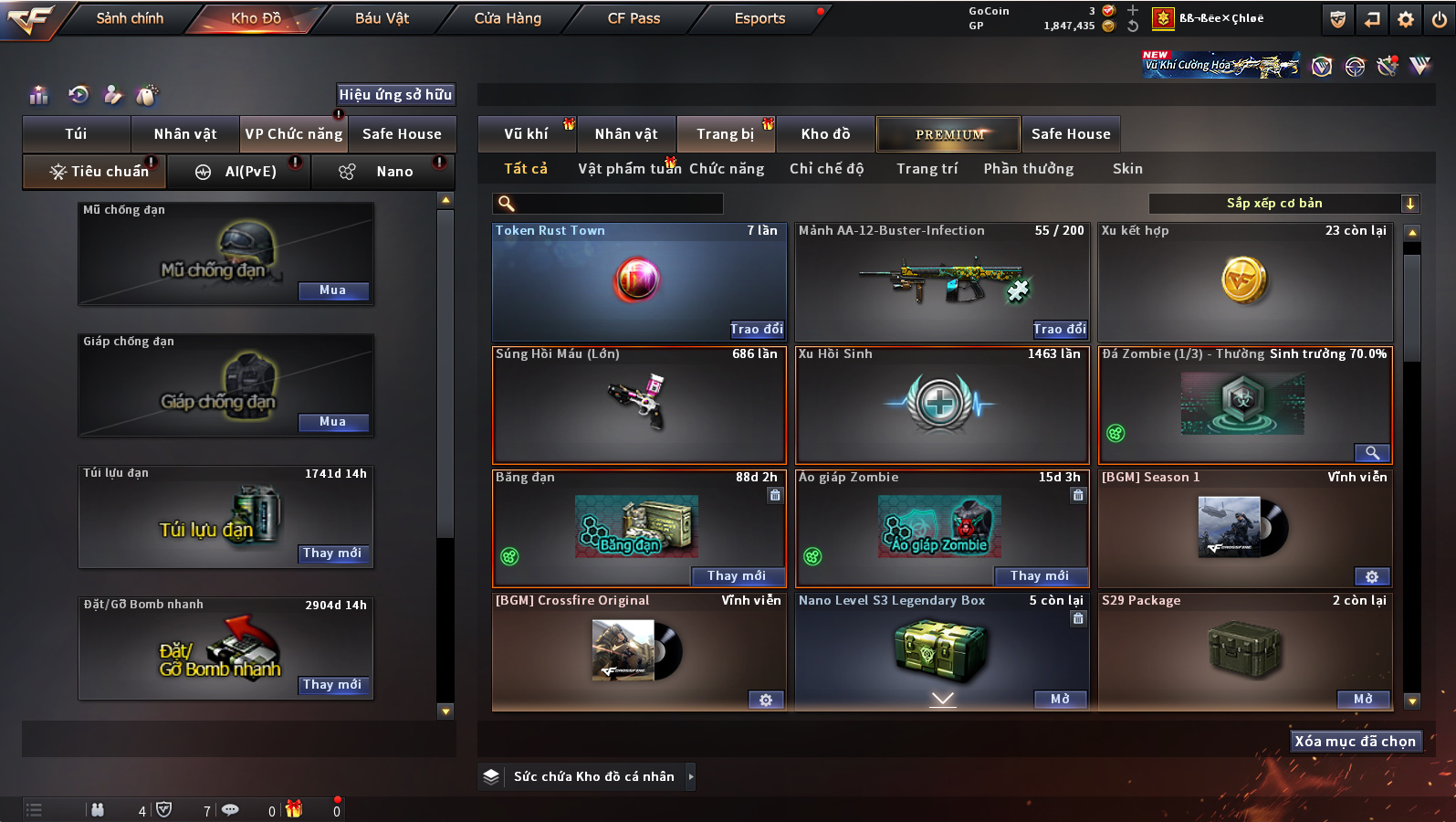Open the Esports tab
Image resolution: width=1456 pixels, height=822 pixels.
[759, 18]
